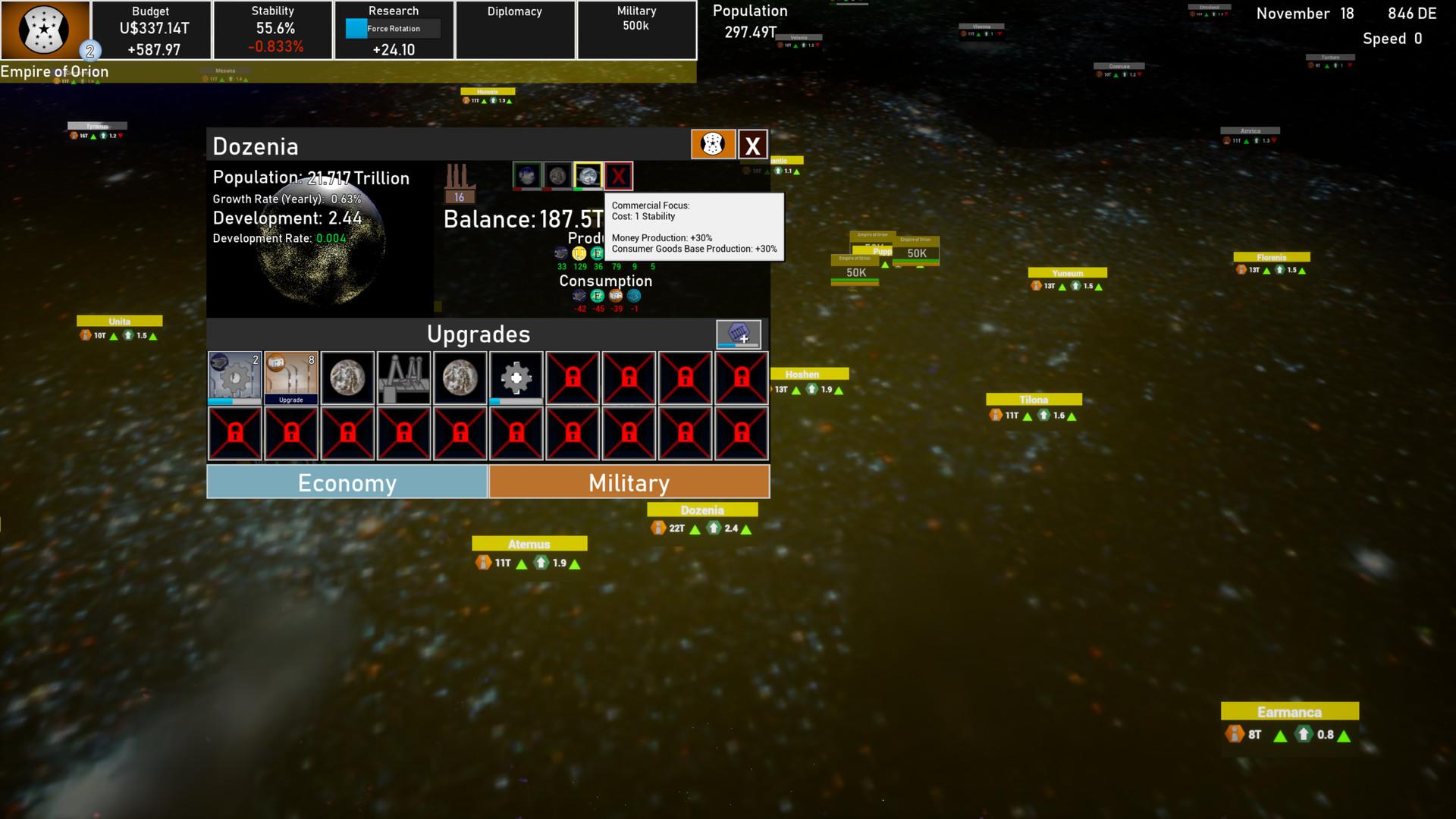Switch to the Economy tab
The width and height of the screenshot is (1456, 819).
(347, 482)
